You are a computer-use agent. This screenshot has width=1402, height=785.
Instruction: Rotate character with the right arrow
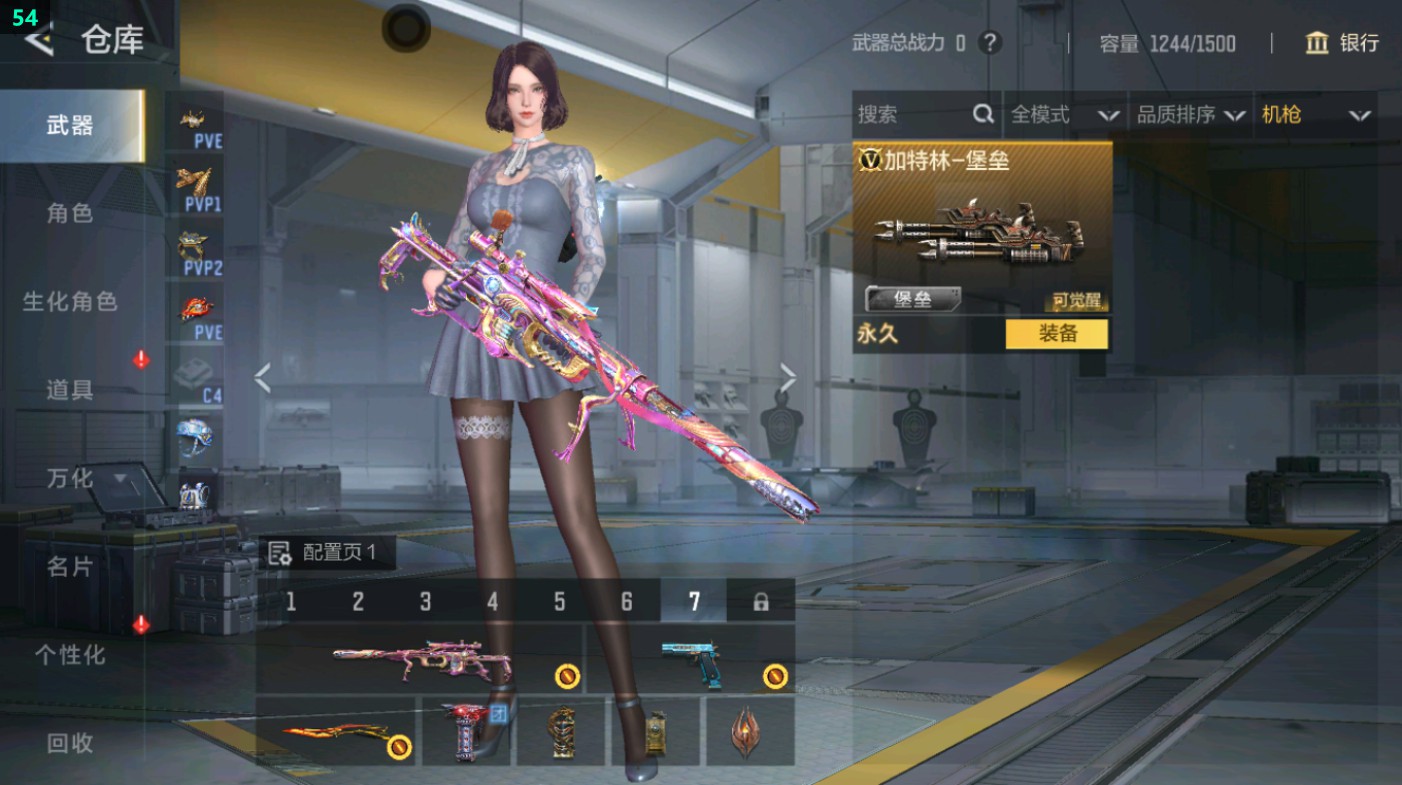788,378
